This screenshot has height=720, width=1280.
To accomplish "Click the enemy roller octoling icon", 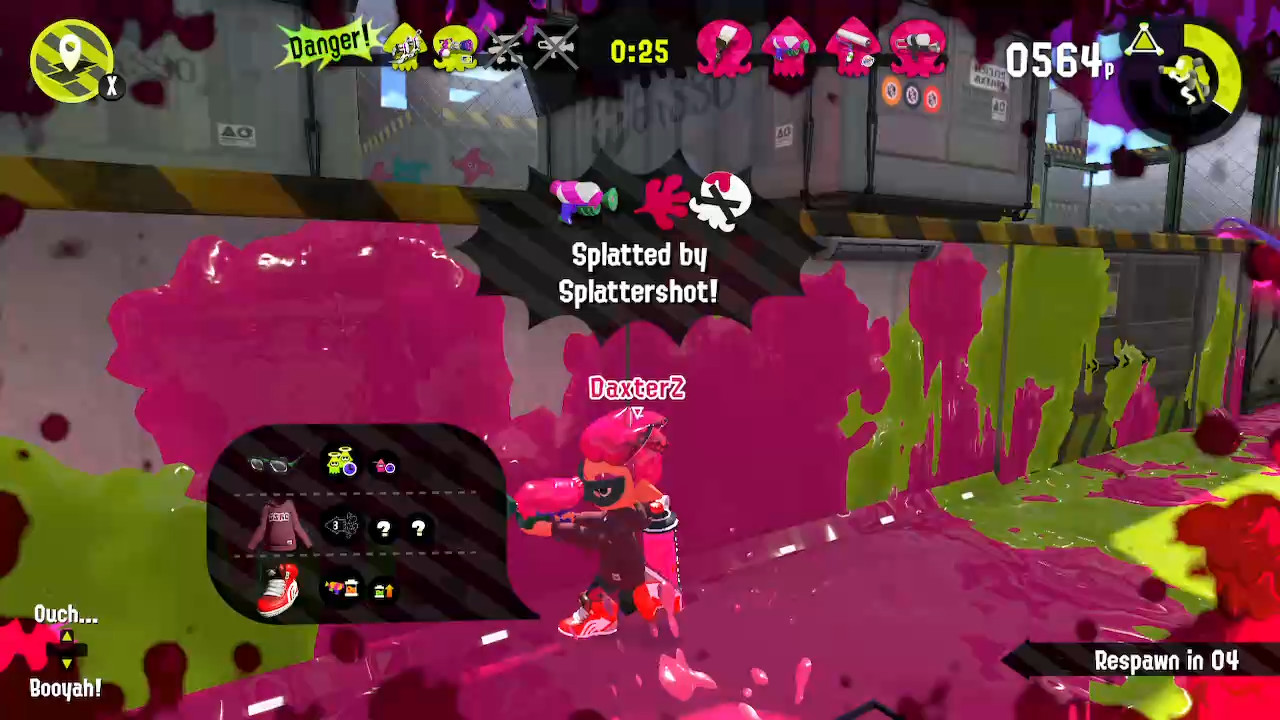I will point(855,48).
